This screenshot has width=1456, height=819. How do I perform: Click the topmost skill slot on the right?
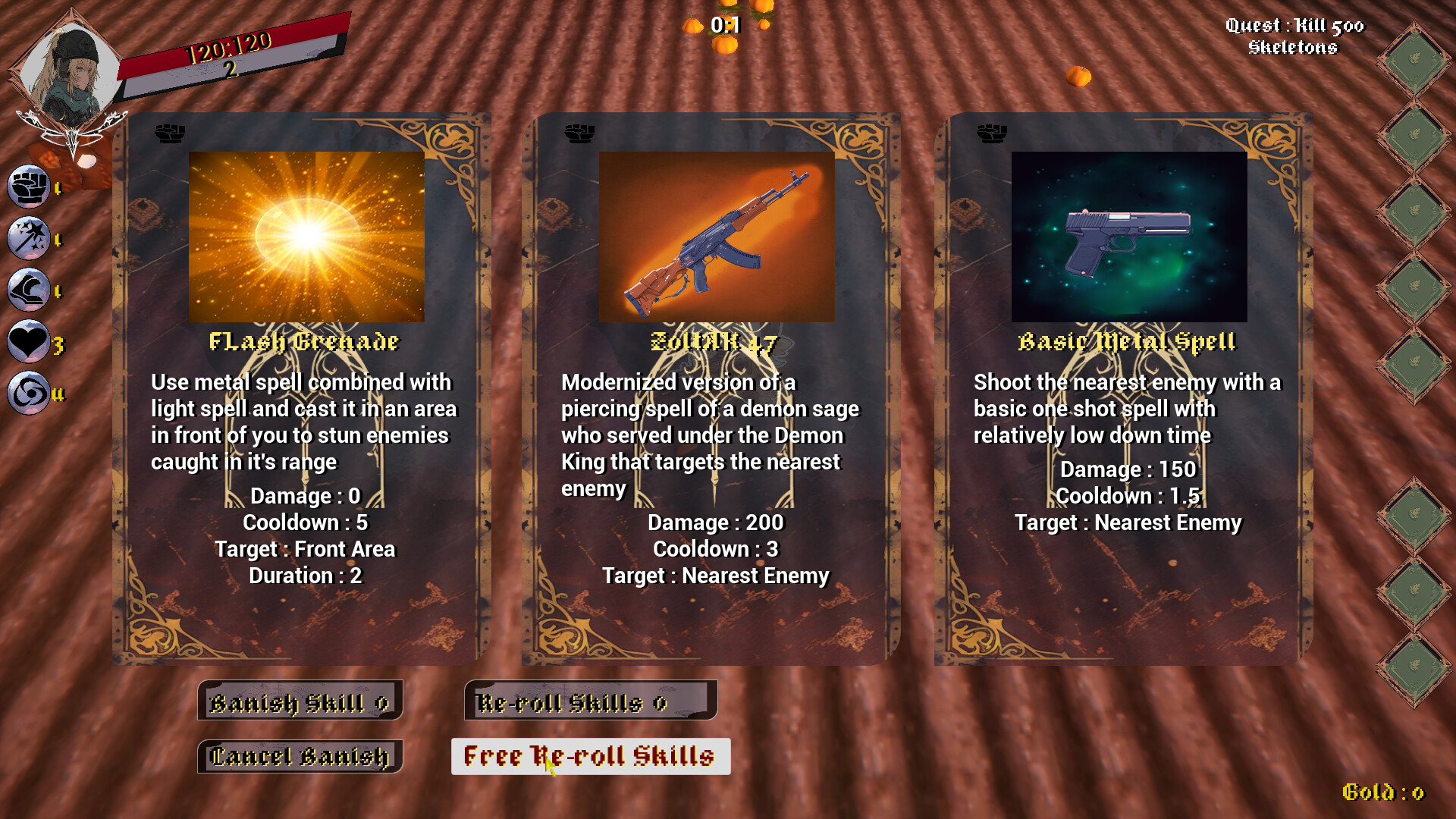[1415, 57]
